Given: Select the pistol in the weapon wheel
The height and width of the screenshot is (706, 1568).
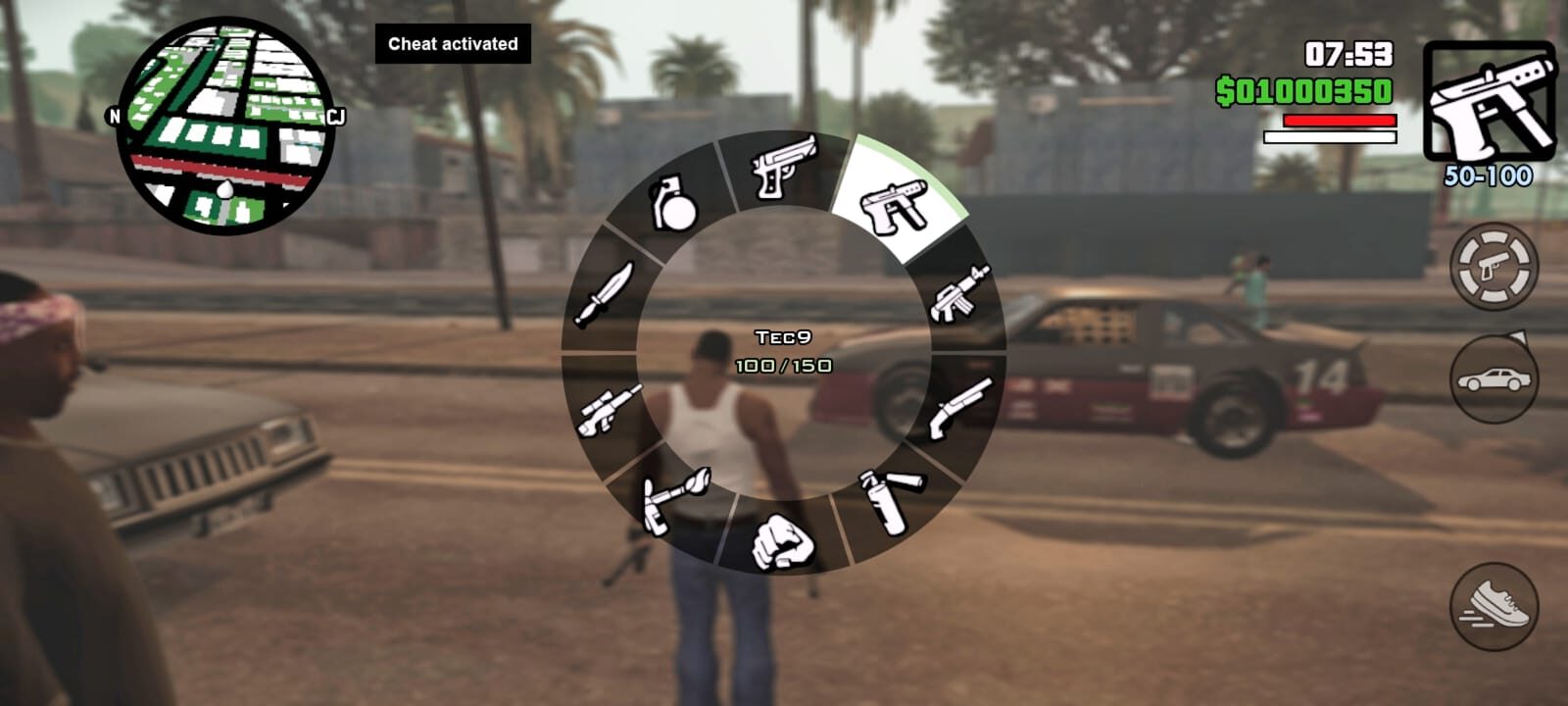Looking at the screenshot, I should click(783, 168).
